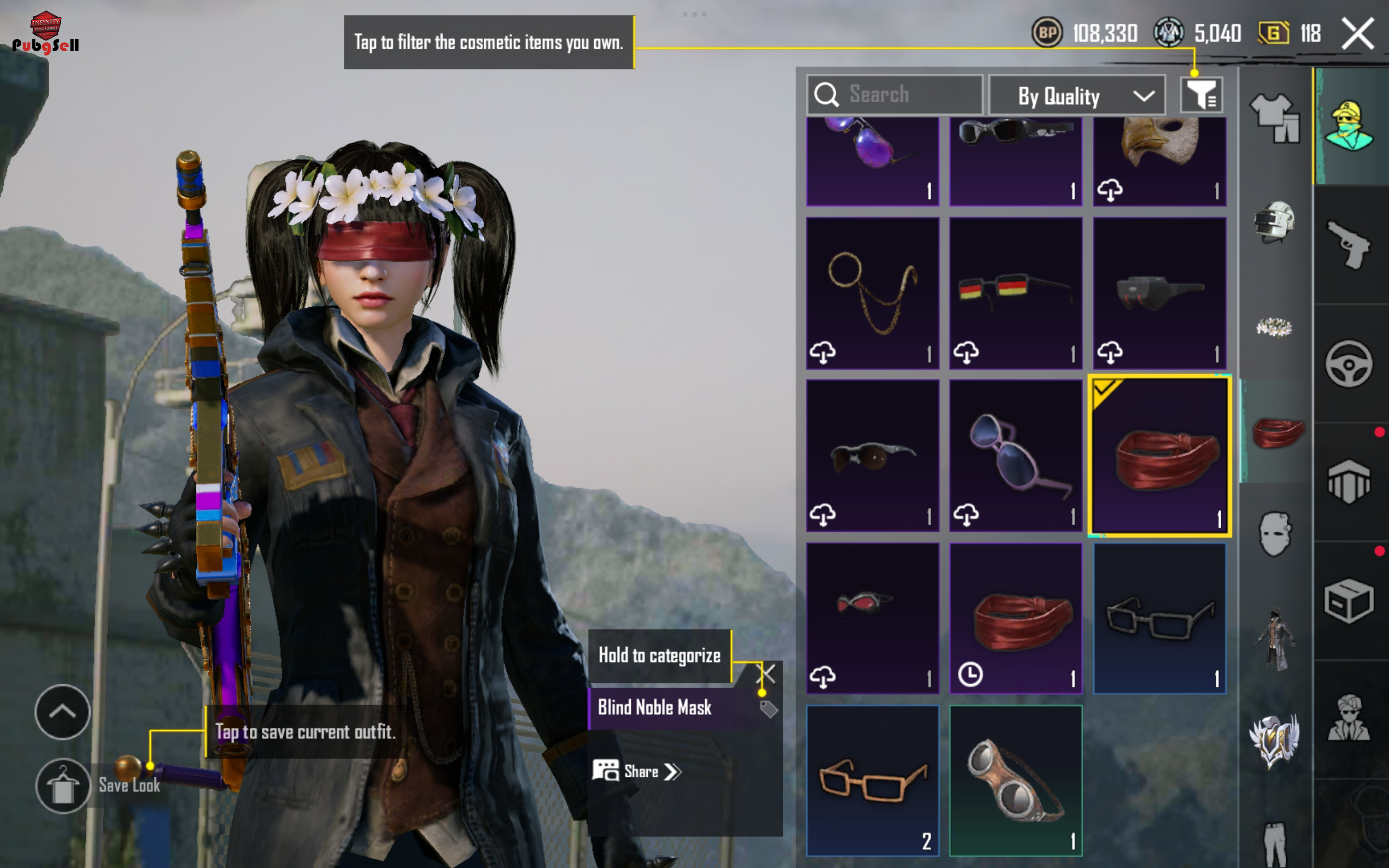Screen dimensions: 1389x868
Task: Toggle the owned cosmetic items filter
Action: coord(1201,95)
